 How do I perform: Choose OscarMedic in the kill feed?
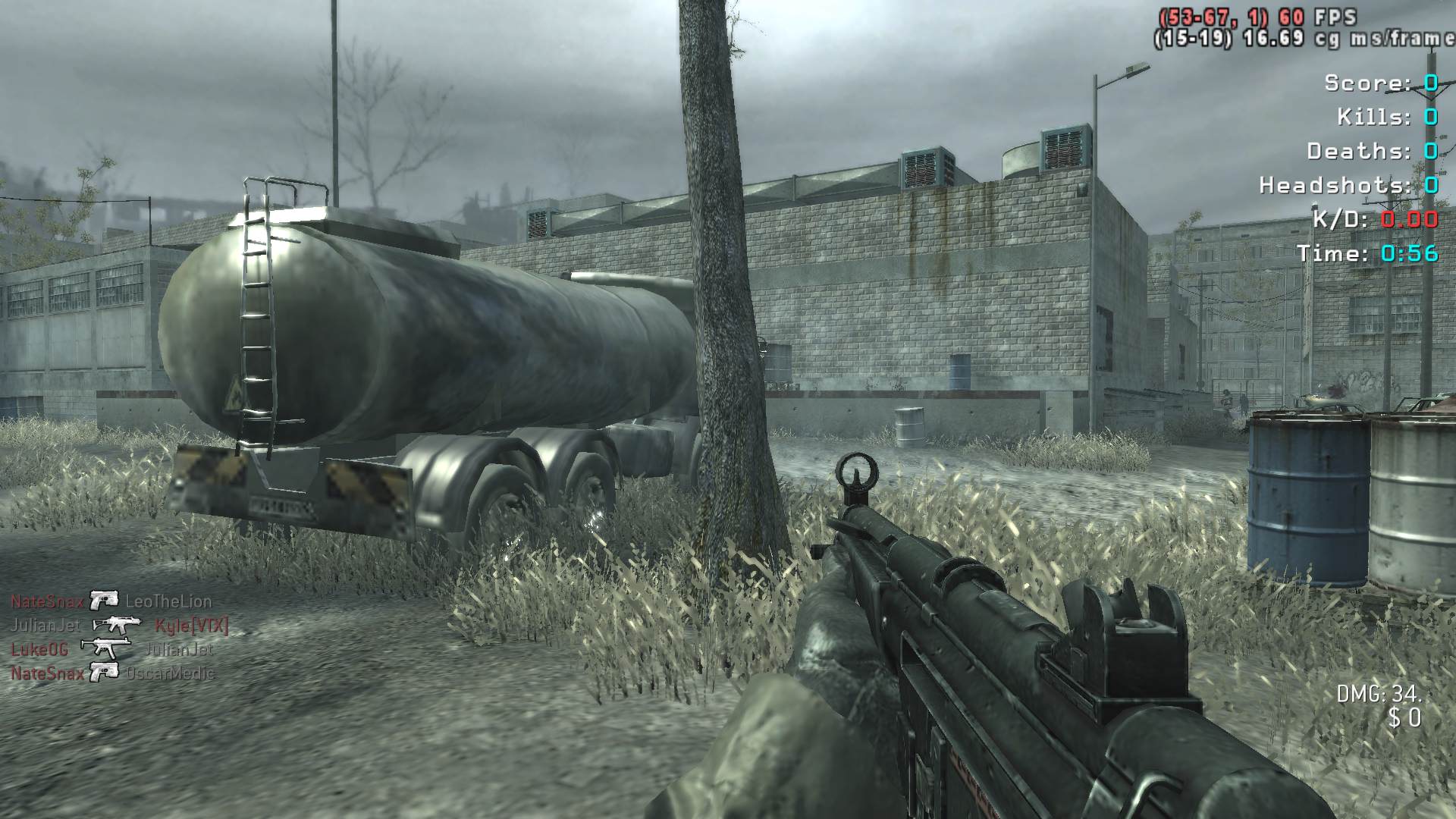171,673
